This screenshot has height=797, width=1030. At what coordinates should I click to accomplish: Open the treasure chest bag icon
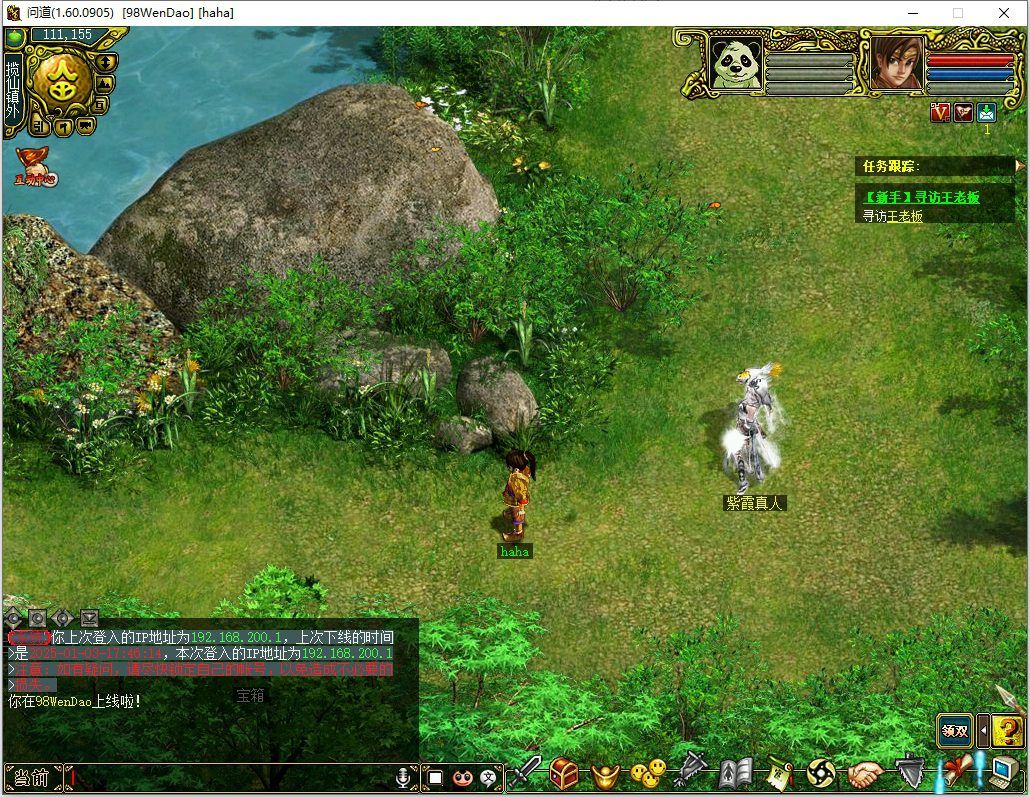(x=564, y=772)
